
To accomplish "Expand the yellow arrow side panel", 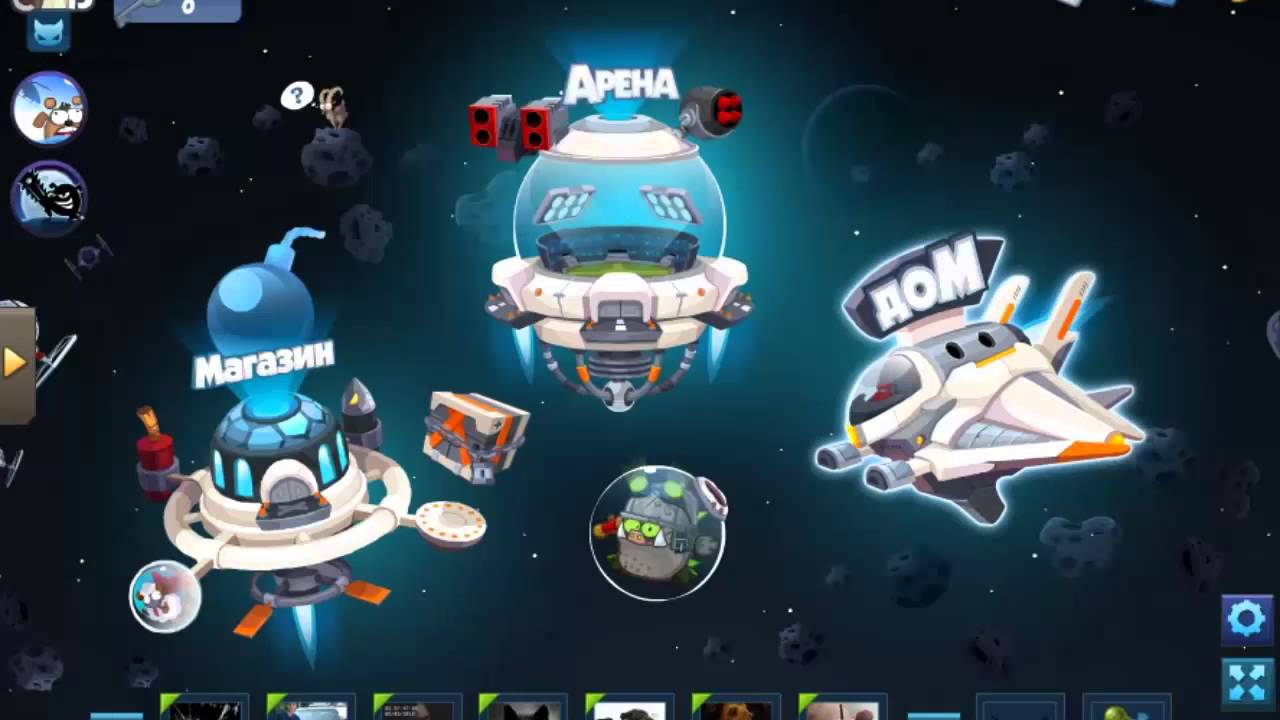I will tap(15, 362).
